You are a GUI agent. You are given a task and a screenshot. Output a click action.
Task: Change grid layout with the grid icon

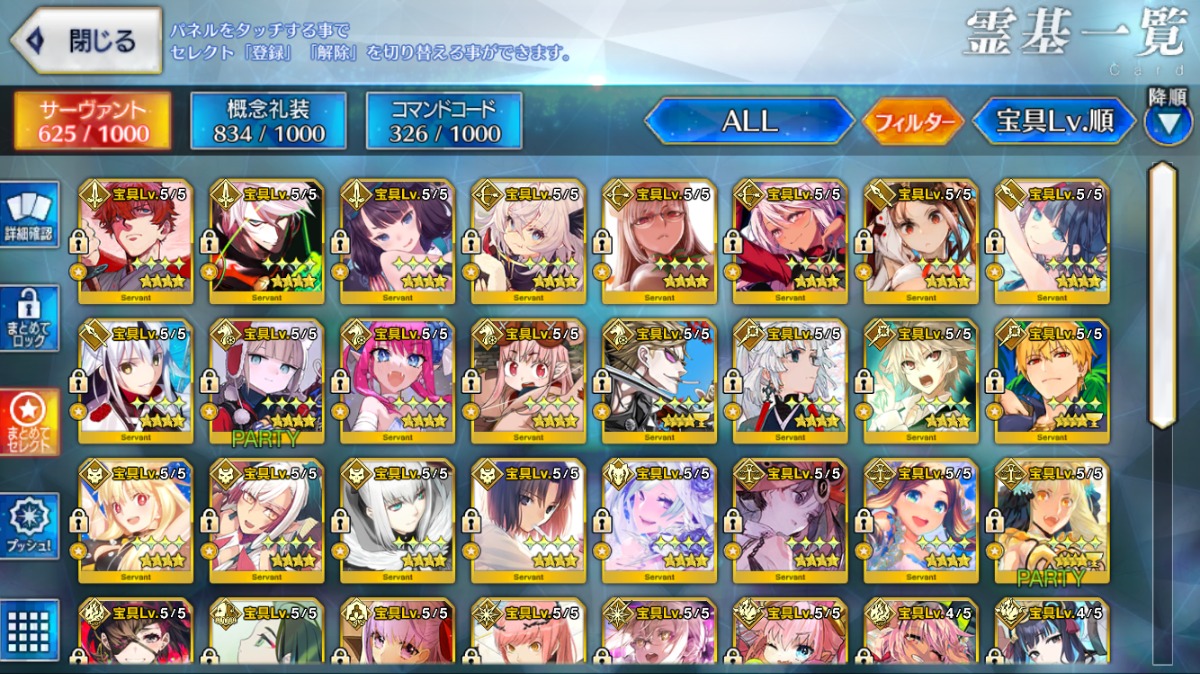click(x=29, y=630)
